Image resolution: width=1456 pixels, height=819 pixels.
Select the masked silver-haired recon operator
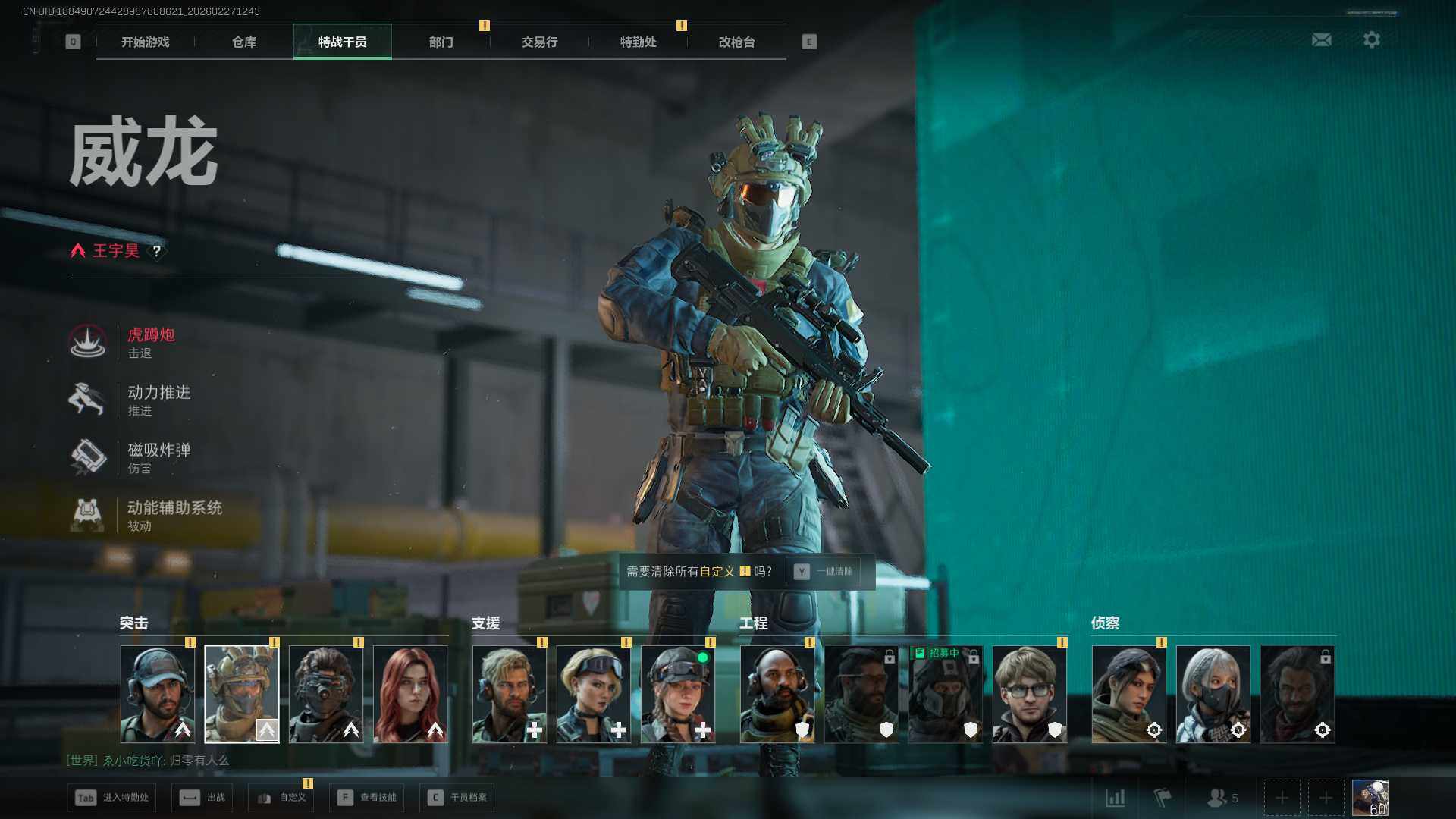[1213, 694]
